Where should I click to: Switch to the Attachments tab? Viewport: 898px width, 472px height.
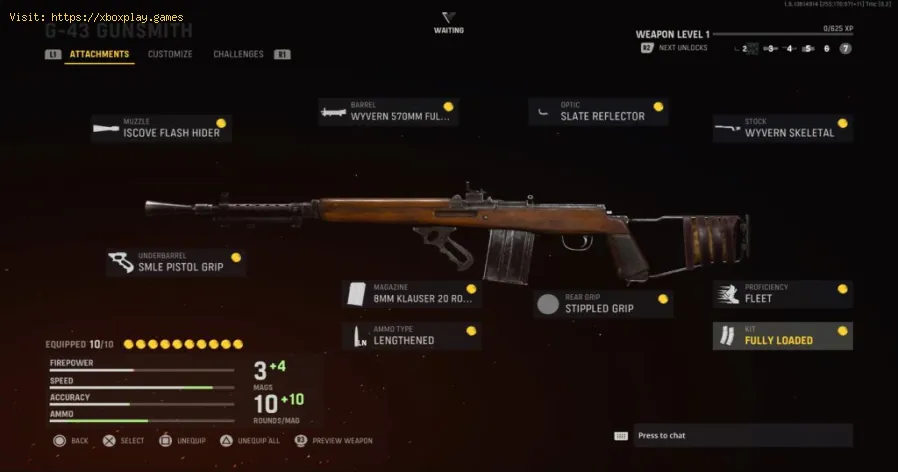tap(99, 54)
